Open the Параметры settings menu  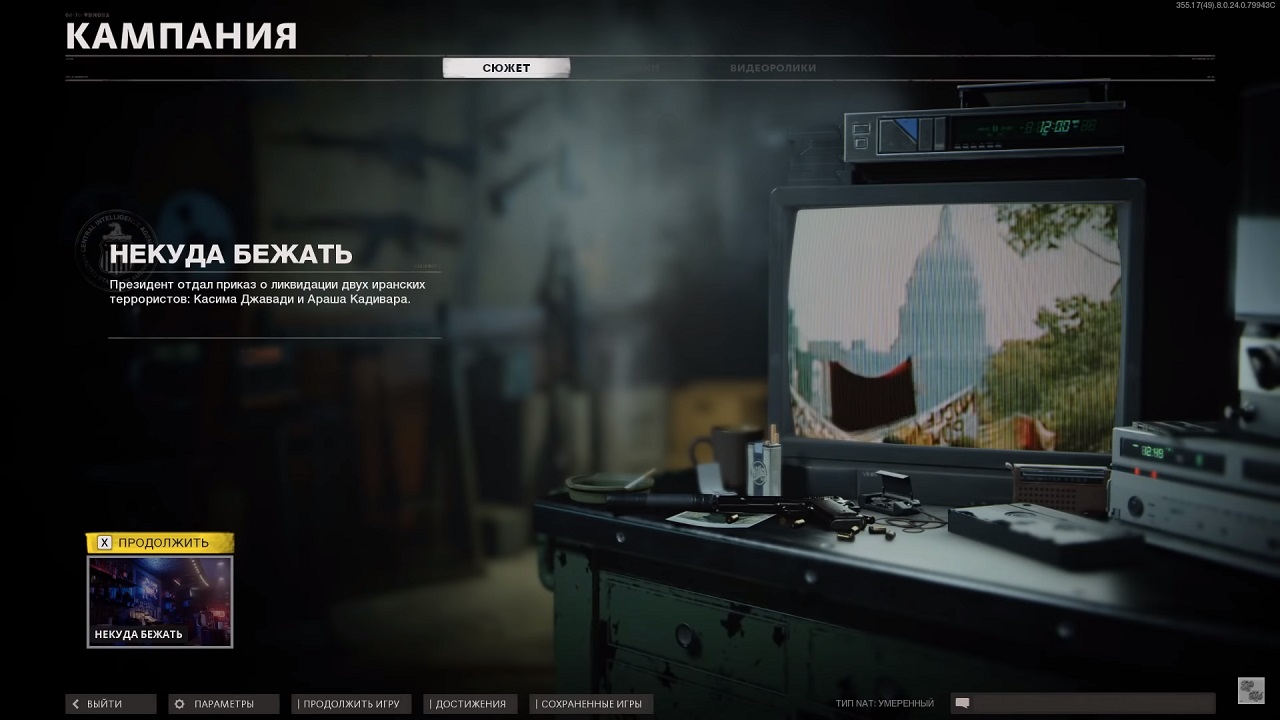[x=223, y=704]
